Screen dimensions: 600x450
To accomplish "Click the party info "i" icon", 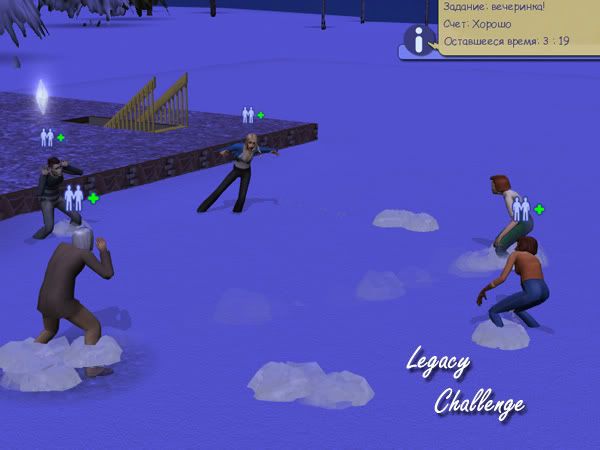I will tap(417, 40).
